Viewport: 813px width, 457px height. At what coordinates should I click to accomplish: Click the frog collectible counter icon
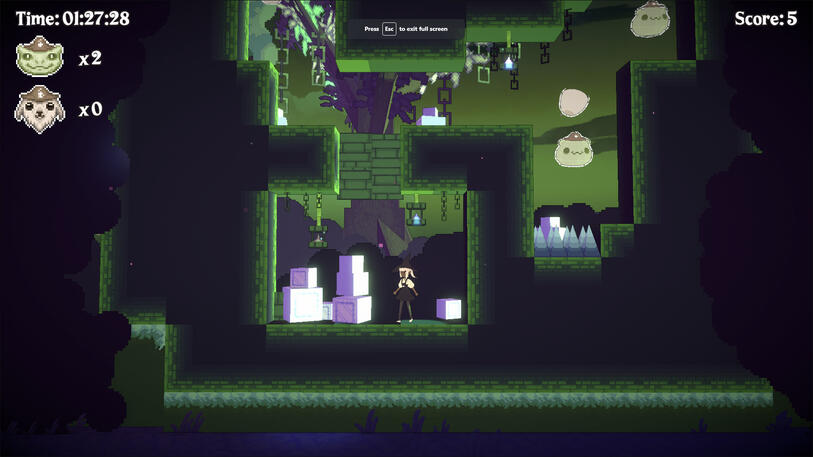tap(40, 58)
